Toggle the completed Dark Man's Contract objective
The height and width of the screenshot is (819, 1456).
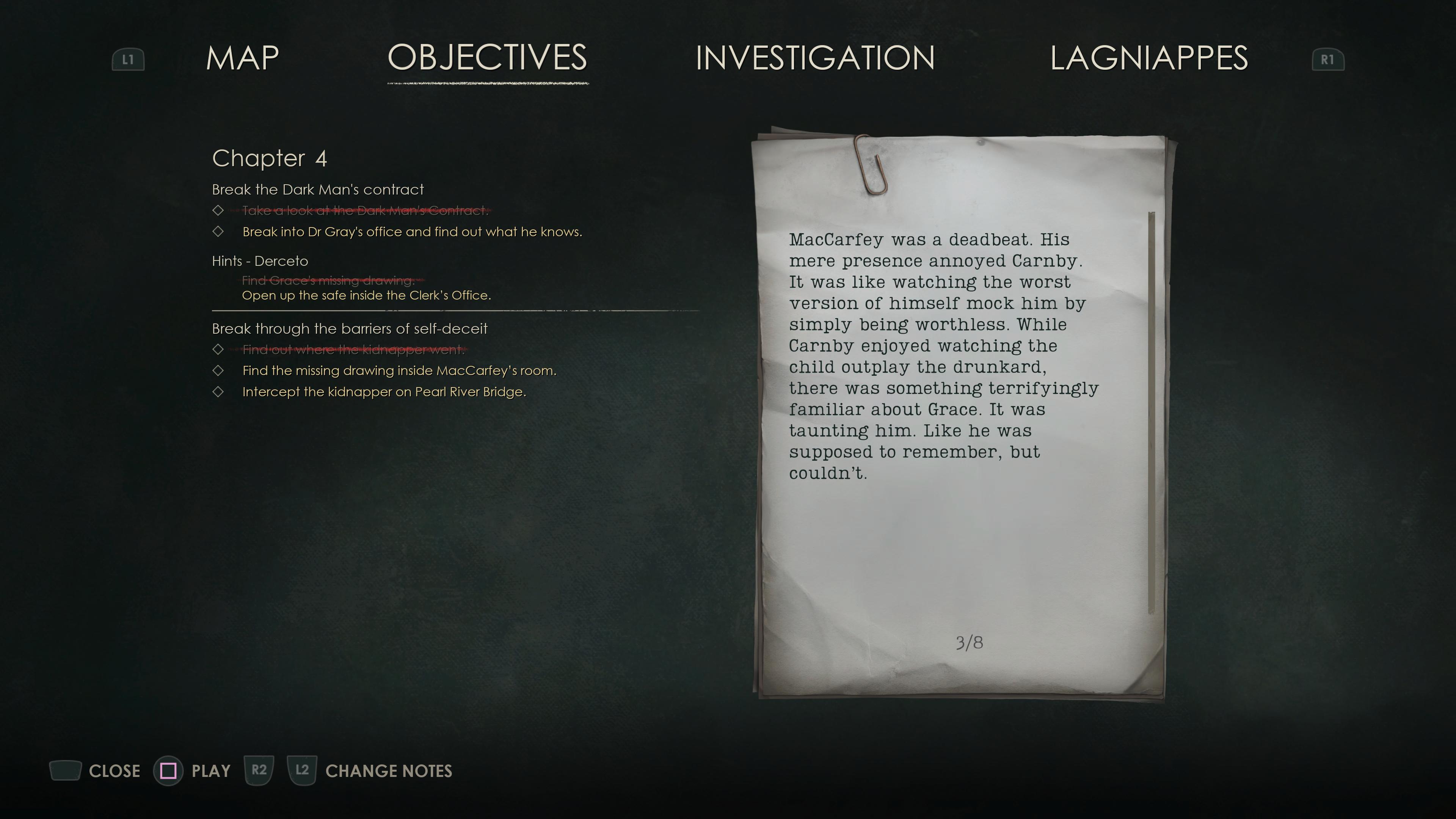pyautogui.click(x=219, y=210)
